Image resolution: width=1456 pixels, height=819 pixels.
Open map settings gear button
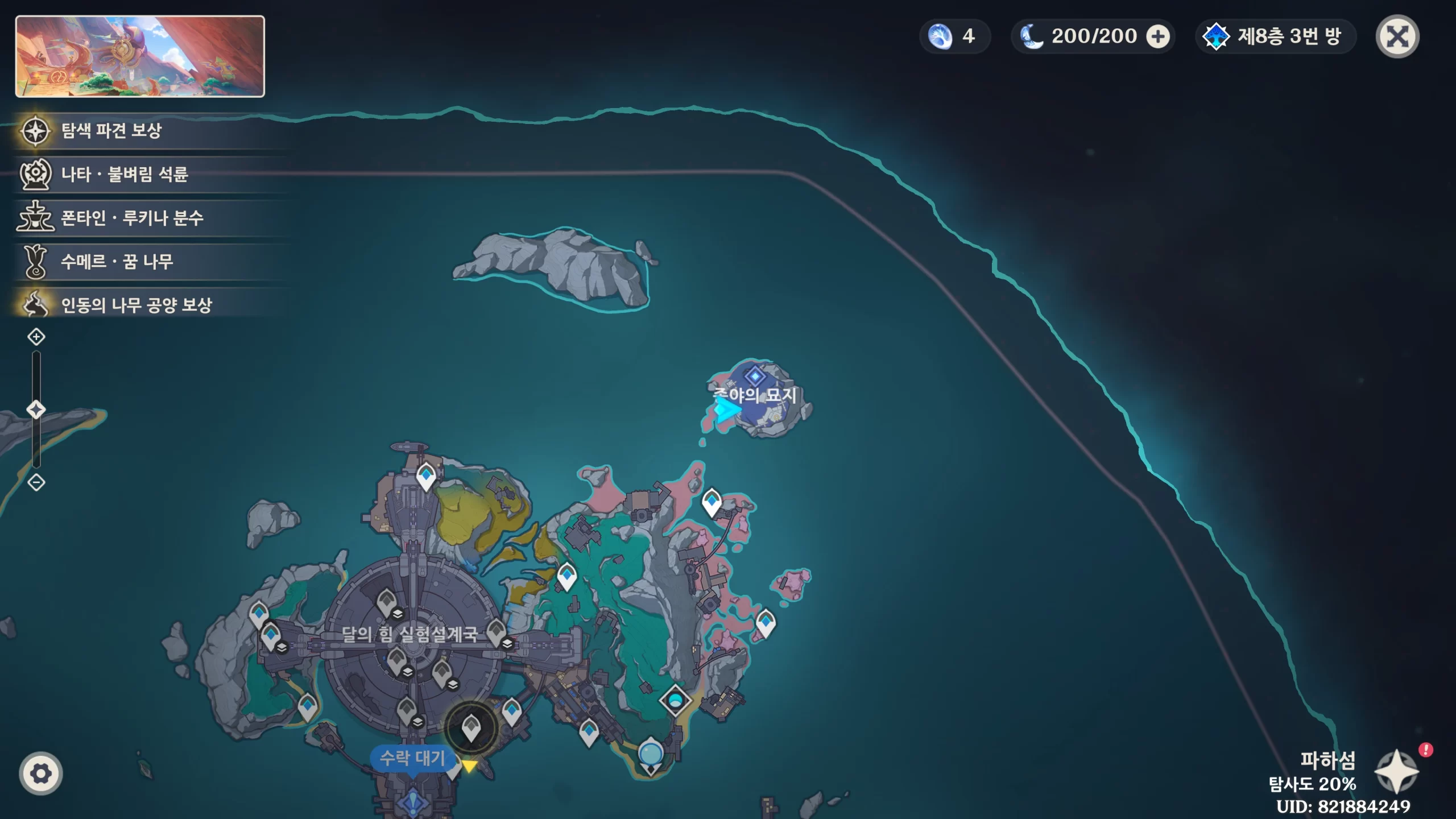point(40,773)
